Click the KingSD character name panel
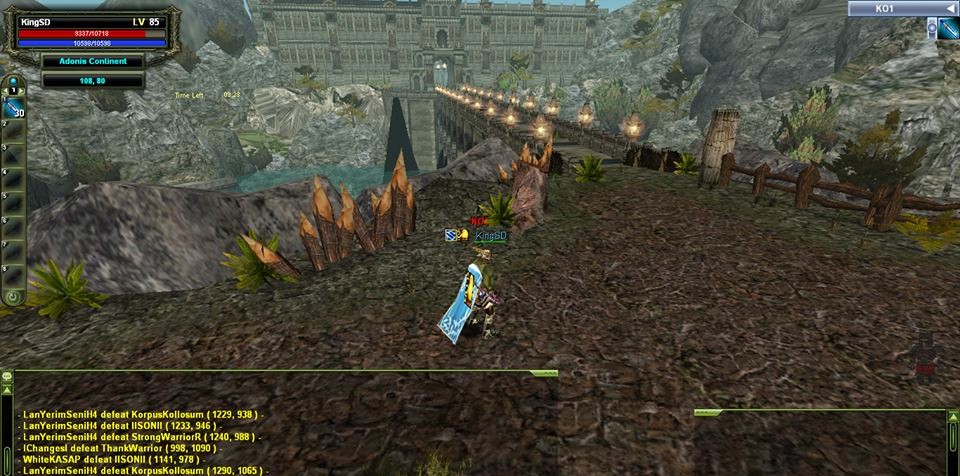This screenshot has height=476, width=960. pos(92,22)
